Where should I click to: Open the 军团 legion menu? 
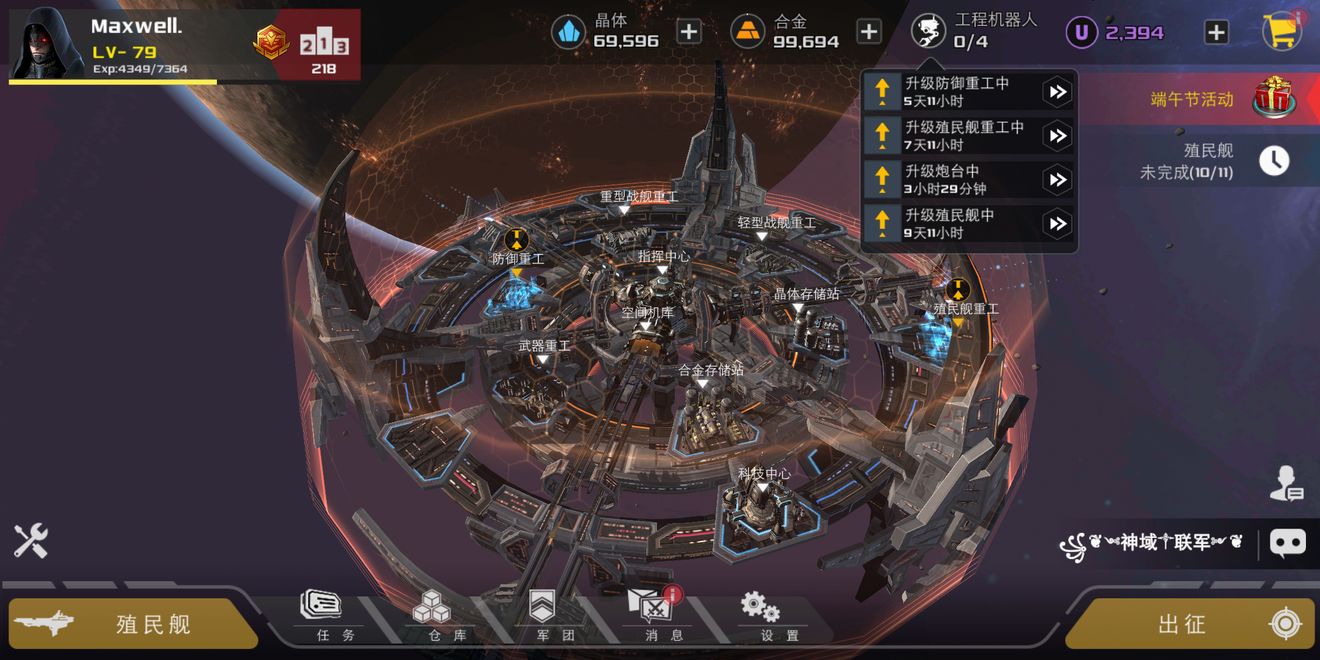click(542, 615)
